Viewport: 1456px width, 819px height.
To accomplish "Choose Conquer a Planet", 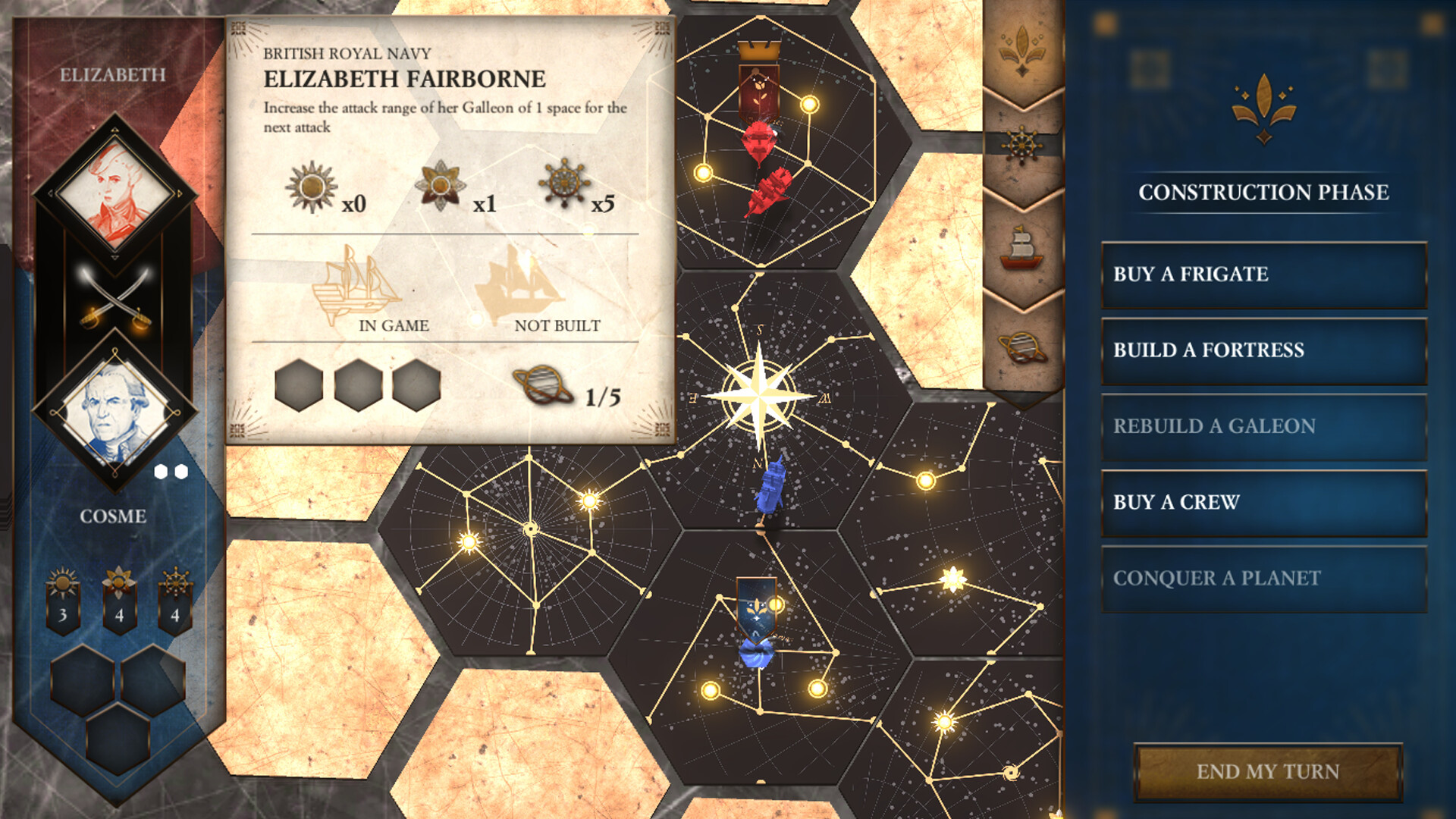I will tap(1263, 578).
